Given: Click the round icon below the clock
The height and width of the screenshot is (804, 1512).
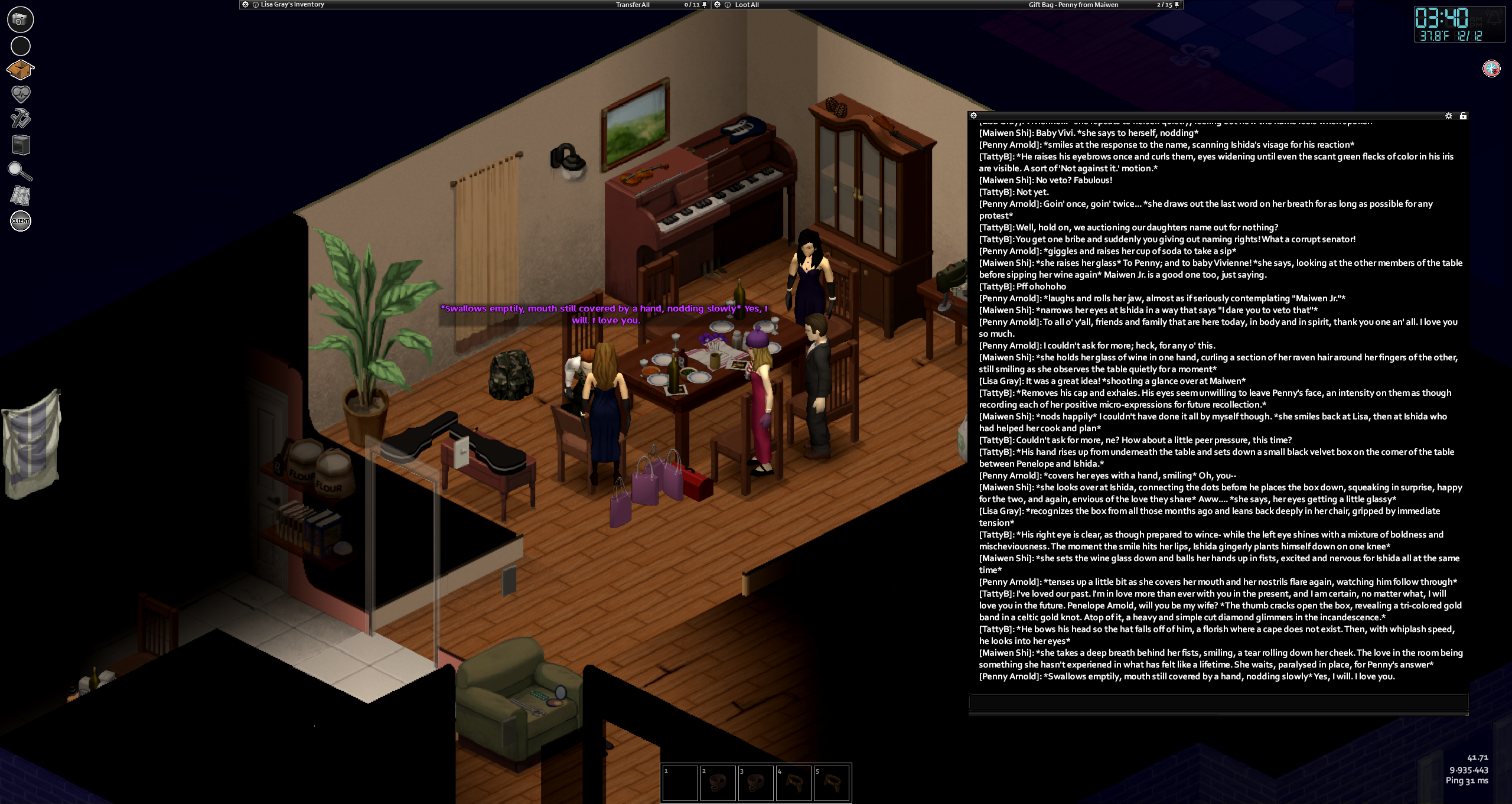Looking at the screenshot, I should coord(1491,69).
